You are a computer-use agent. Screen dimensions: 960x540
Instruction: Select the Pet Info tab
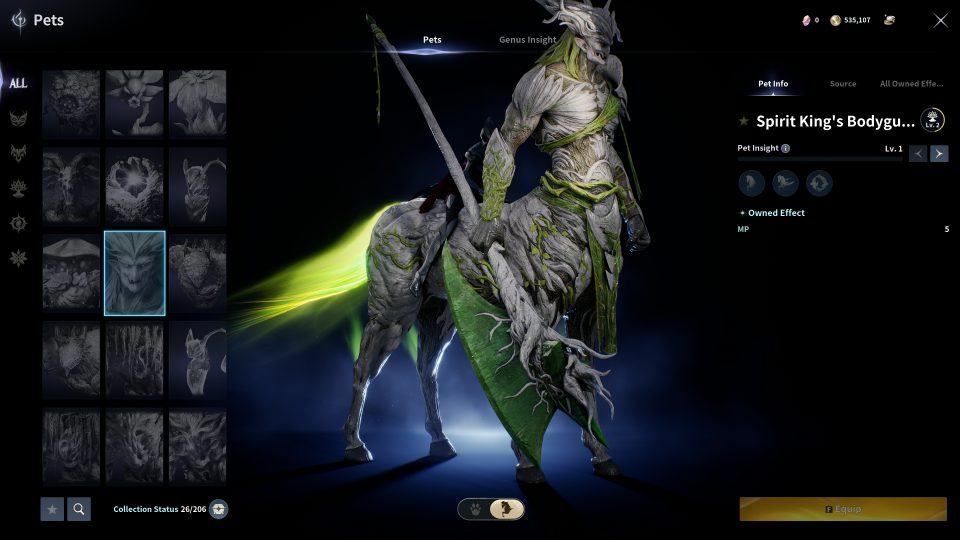pos(773,84)
